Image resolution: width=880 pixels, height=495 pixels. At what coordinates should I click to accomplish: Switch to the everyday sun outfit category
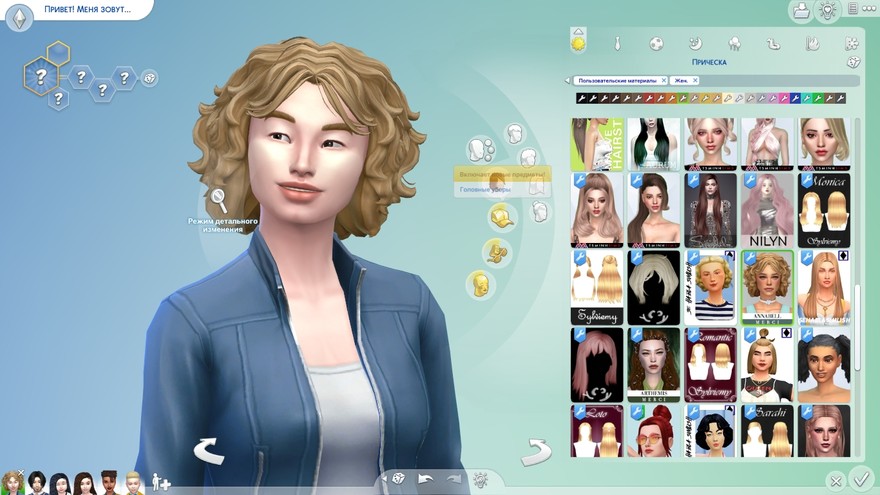[578, 43]
